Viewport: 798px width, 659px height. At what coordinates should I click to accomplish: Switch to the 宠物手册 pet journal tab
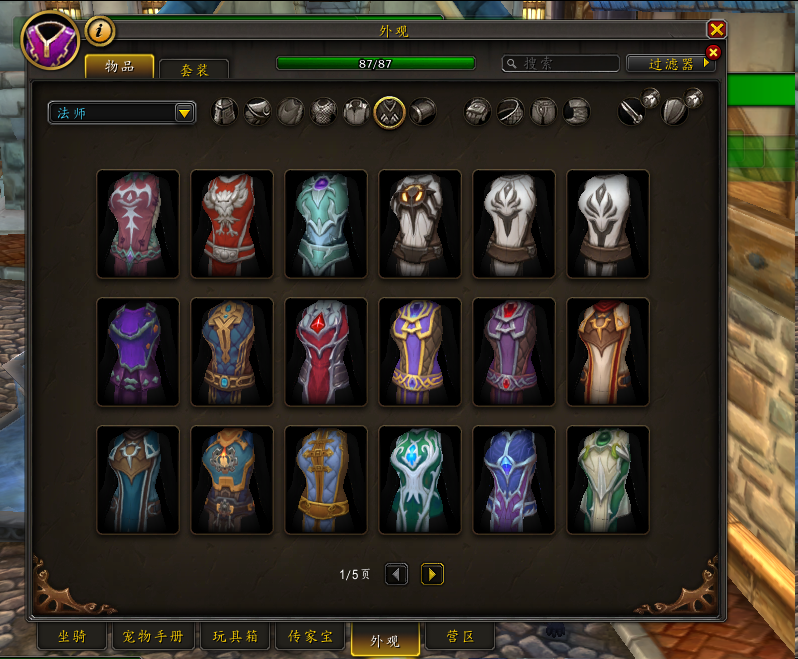coord(153,636)
